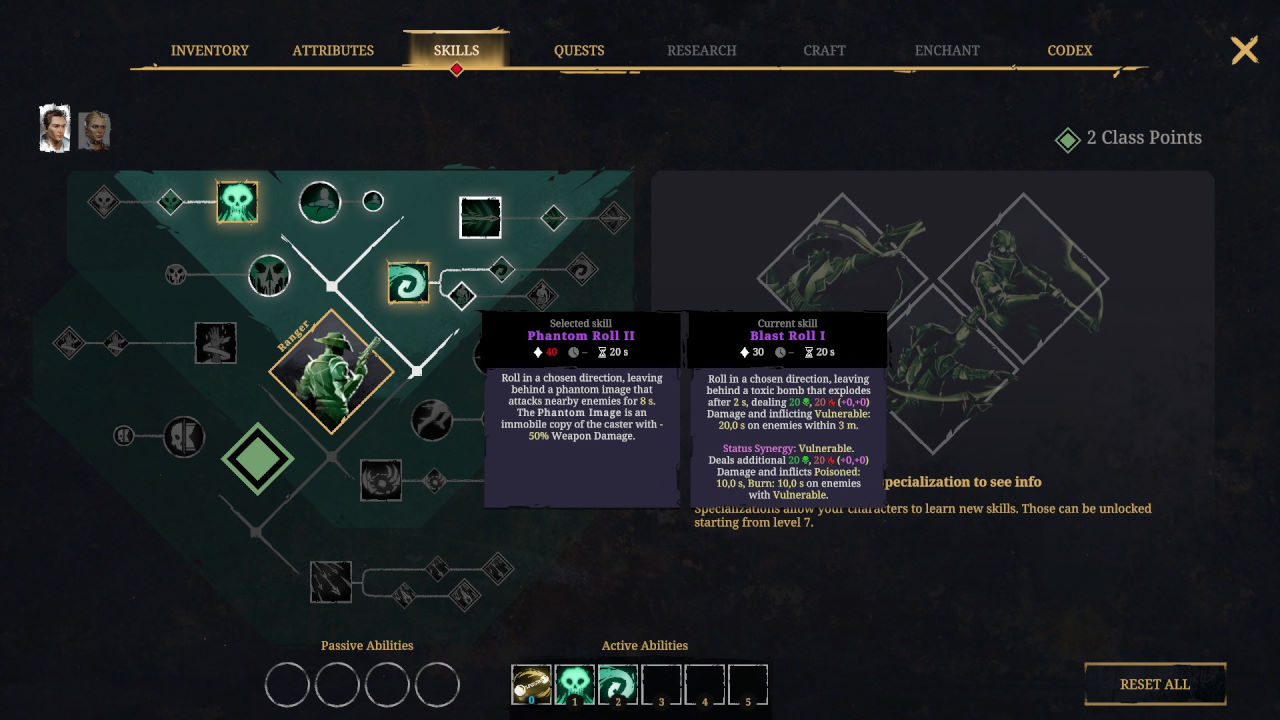
Task: Choose the swirl ability in the hotbar
Action: tap(618, 685)
